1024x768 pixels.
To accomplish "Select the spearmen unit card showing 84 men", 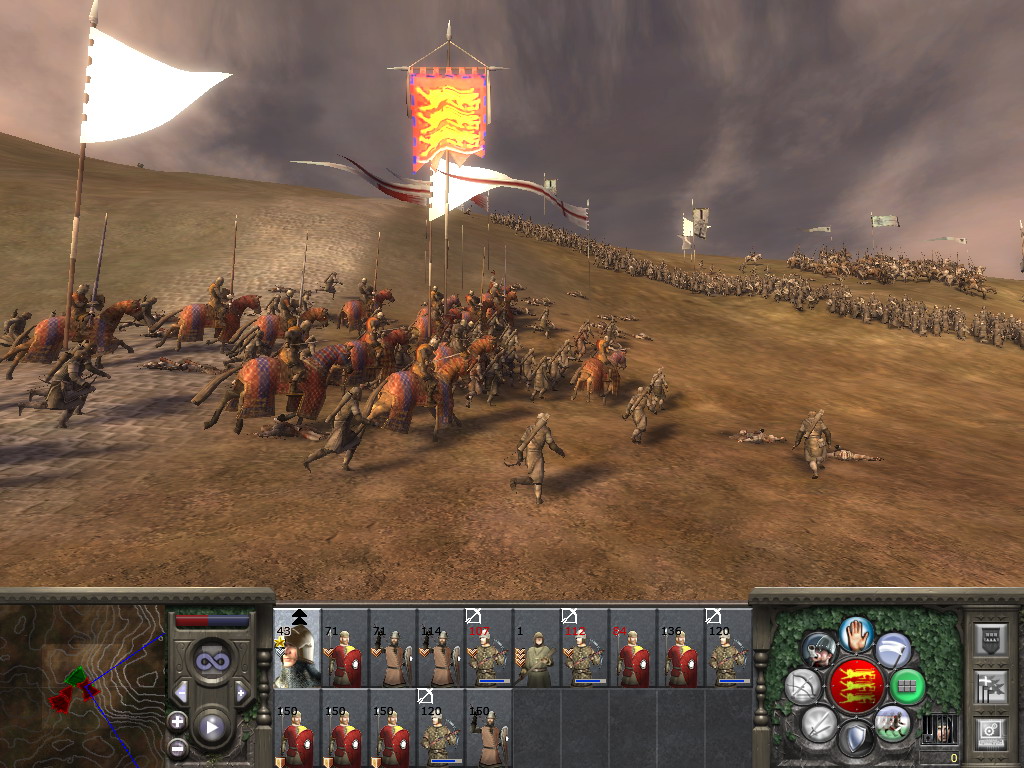I will 633,648.
